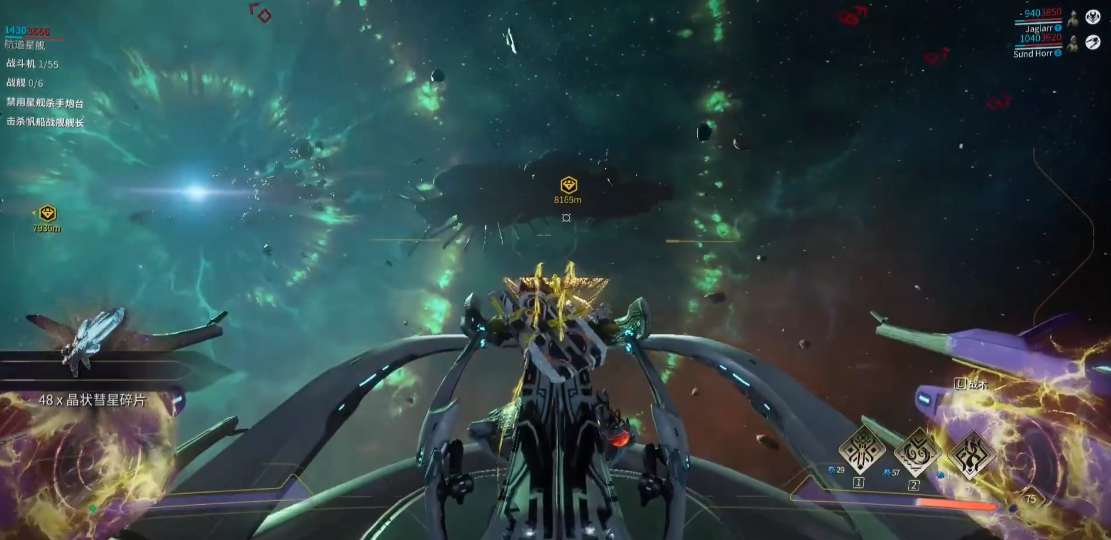
Task: Select the 8169m objective waypoint marker
Action: tap(568, 185)
